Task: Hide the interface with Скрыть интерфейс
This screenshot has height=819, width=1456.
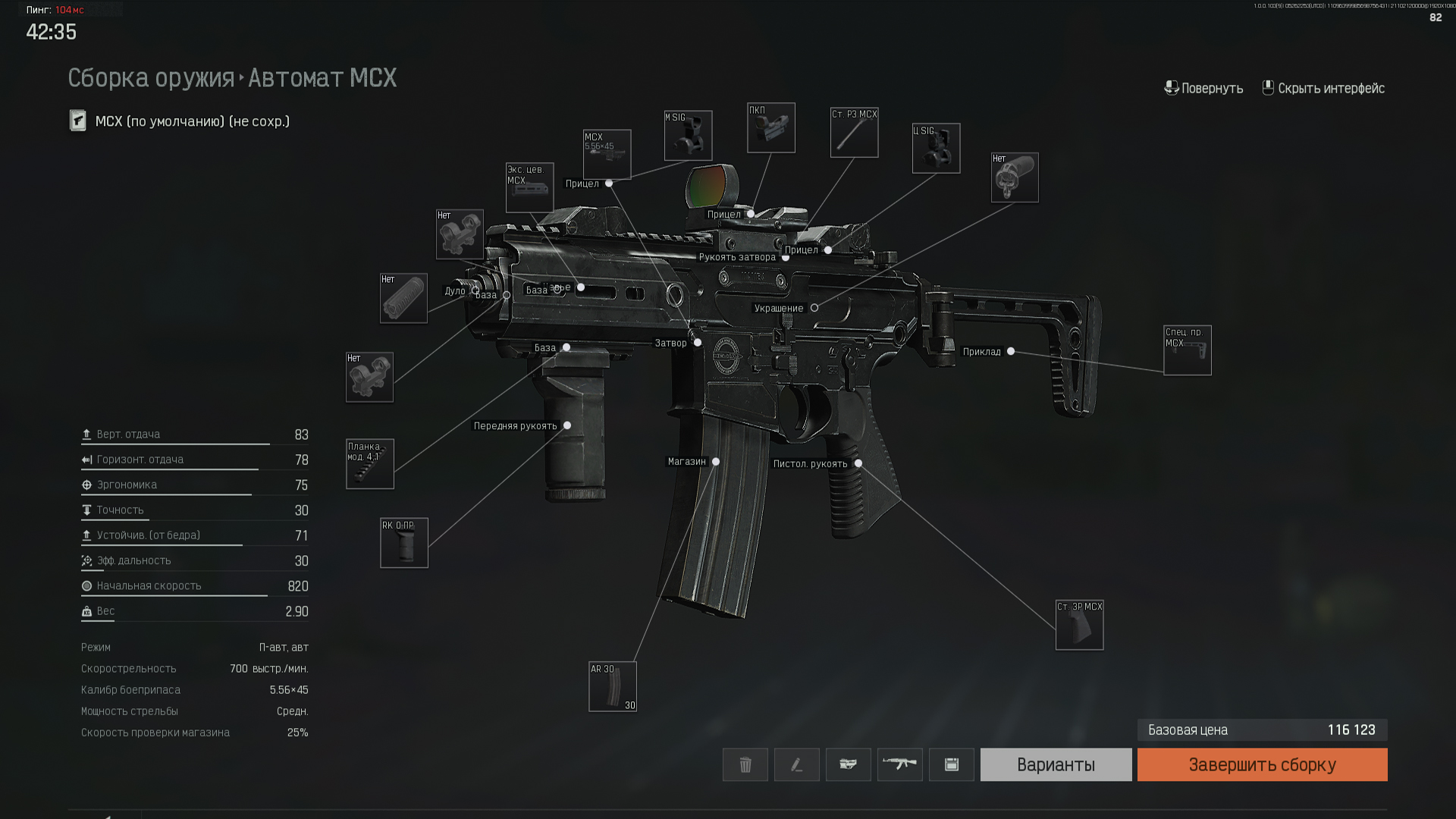Action: click(1323, 88)
